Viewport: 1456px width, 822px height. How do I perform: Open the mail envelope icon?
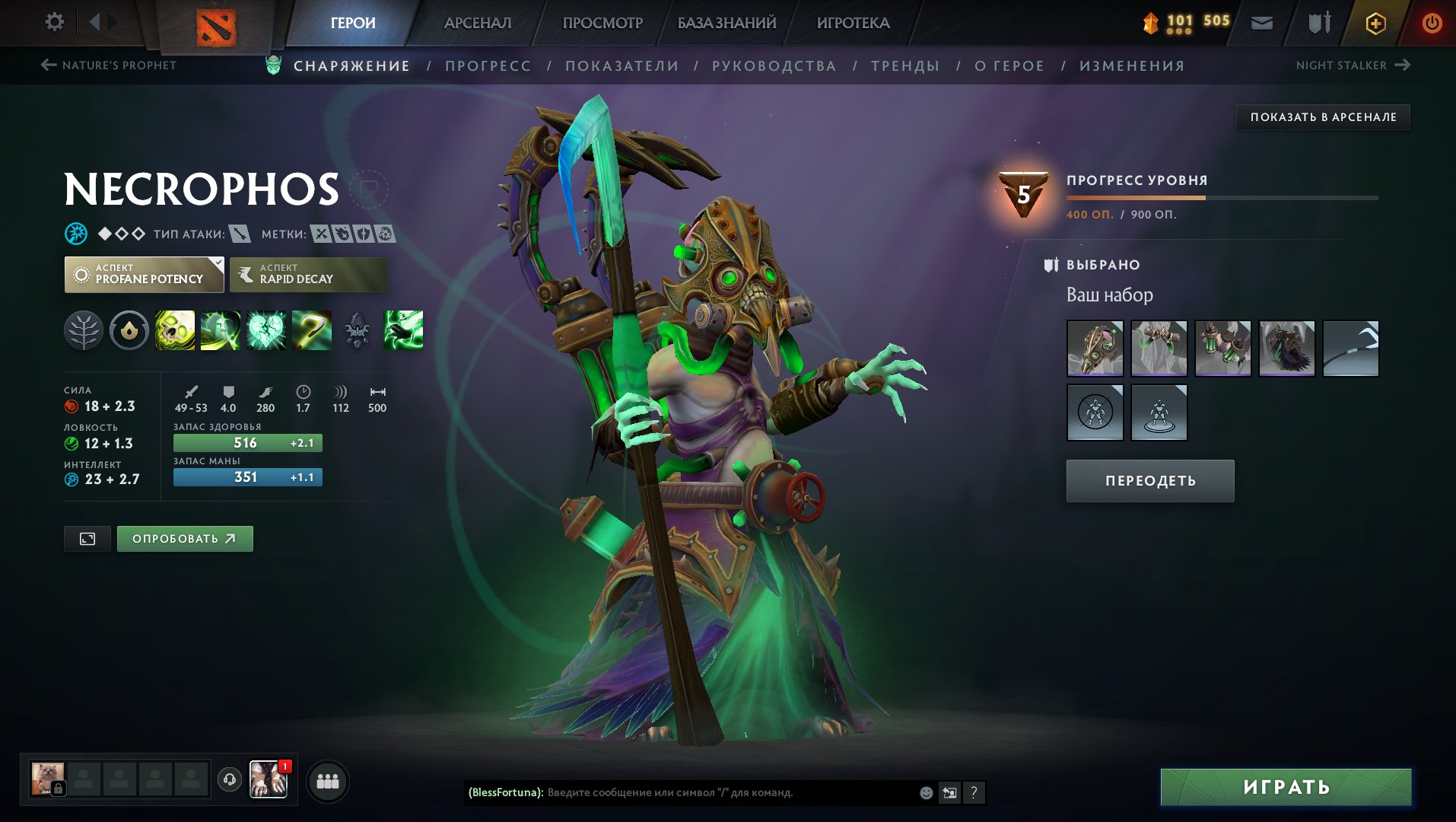point(1261,23)
